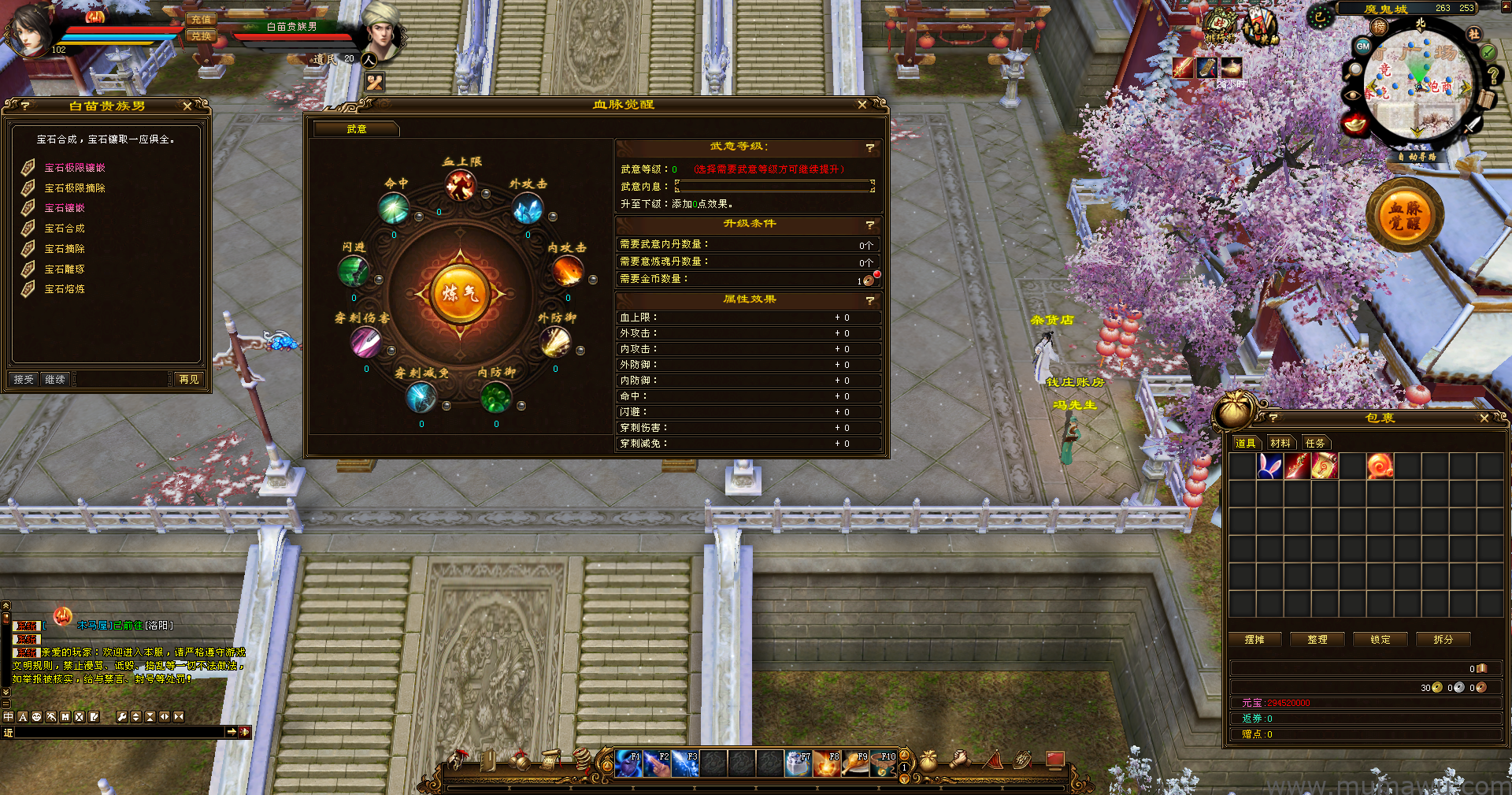Image resolution: width=1512 pixels, height=795 pixels.
Task: Click the central 炼气 orb button
Action: tap(460, 294)
